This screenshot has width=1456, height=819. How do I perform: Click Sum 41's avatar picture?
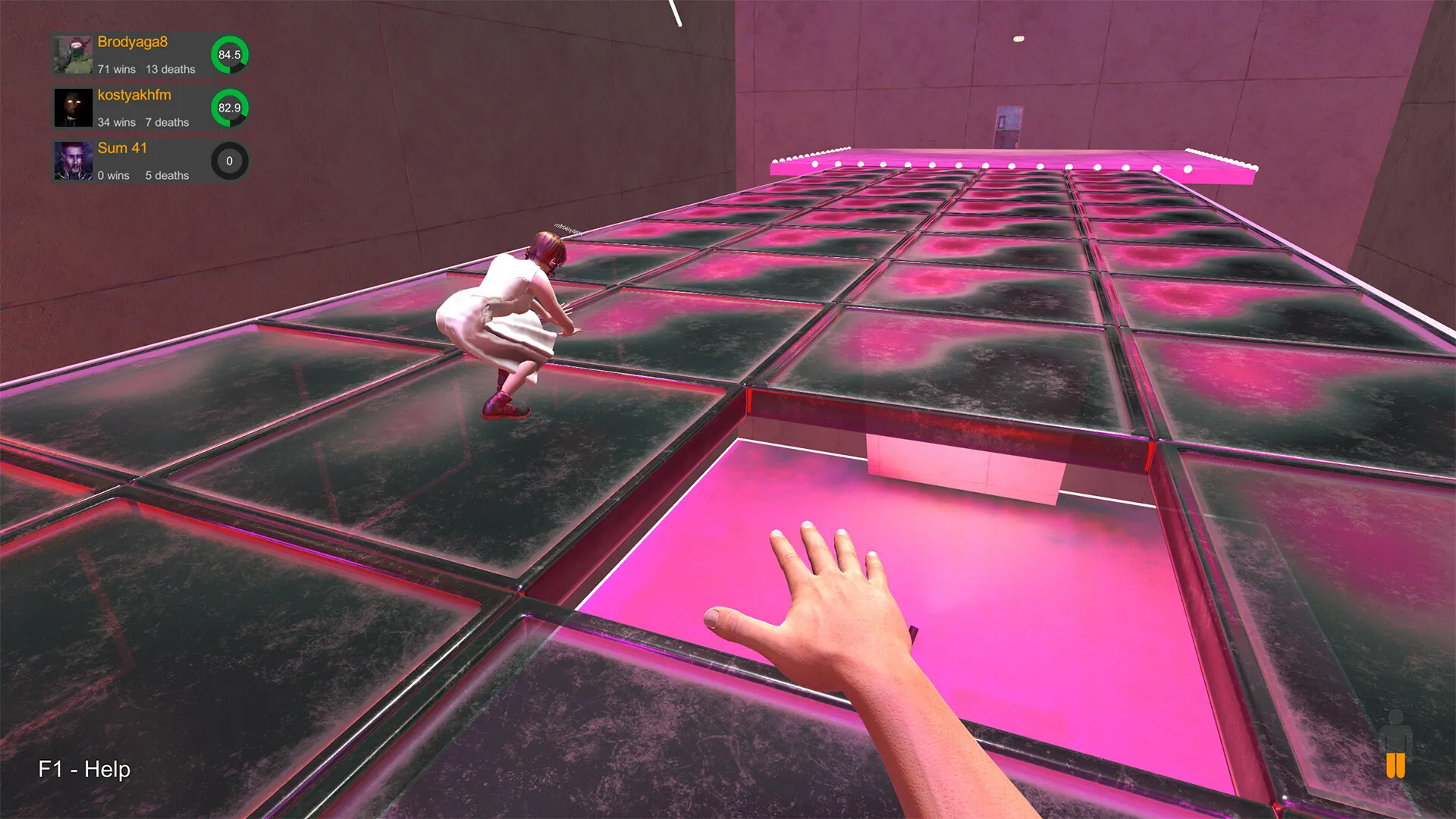point(72,161)
